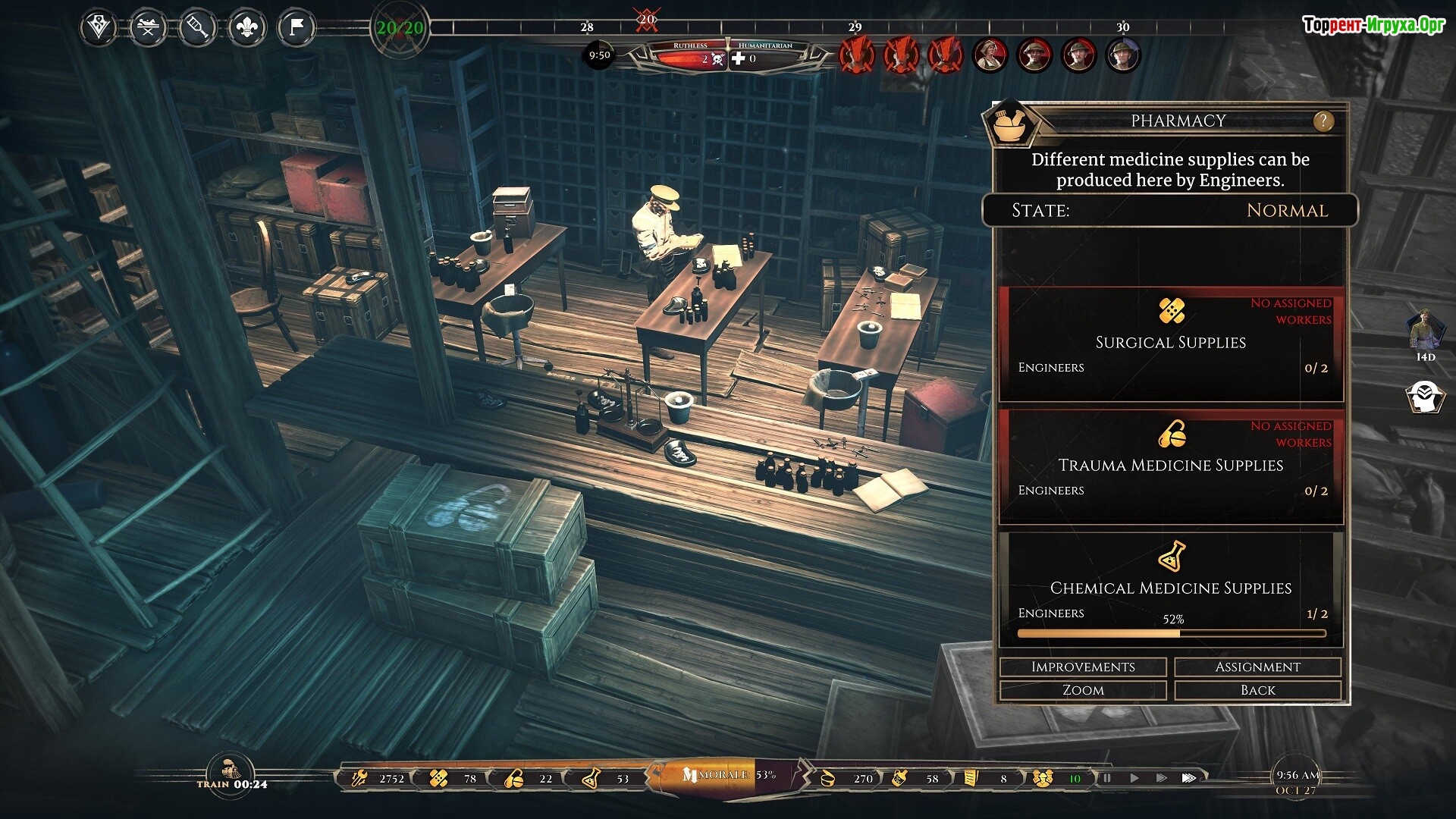Open the flag menu icon
Screen dimensions: 1456x819
[296, 29]
